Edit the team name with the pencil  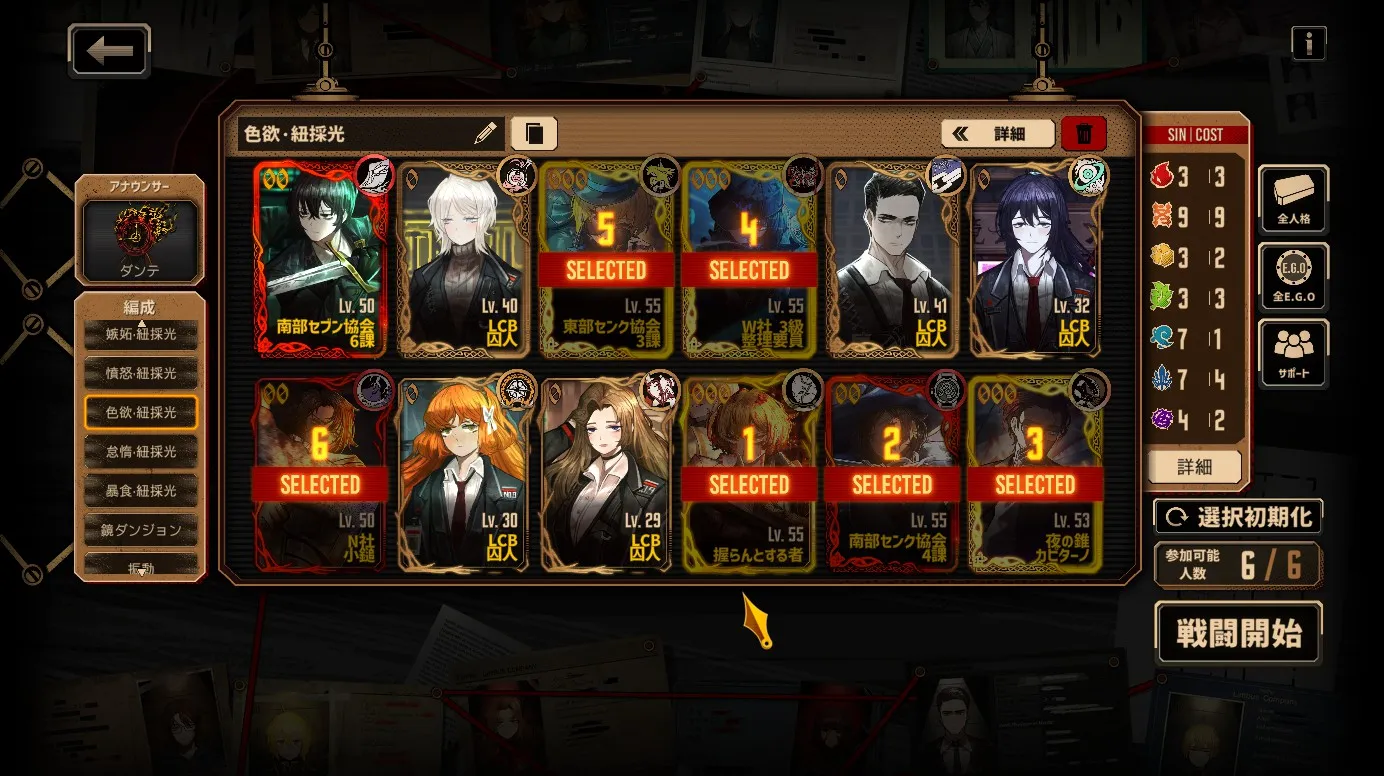[485, 133]
